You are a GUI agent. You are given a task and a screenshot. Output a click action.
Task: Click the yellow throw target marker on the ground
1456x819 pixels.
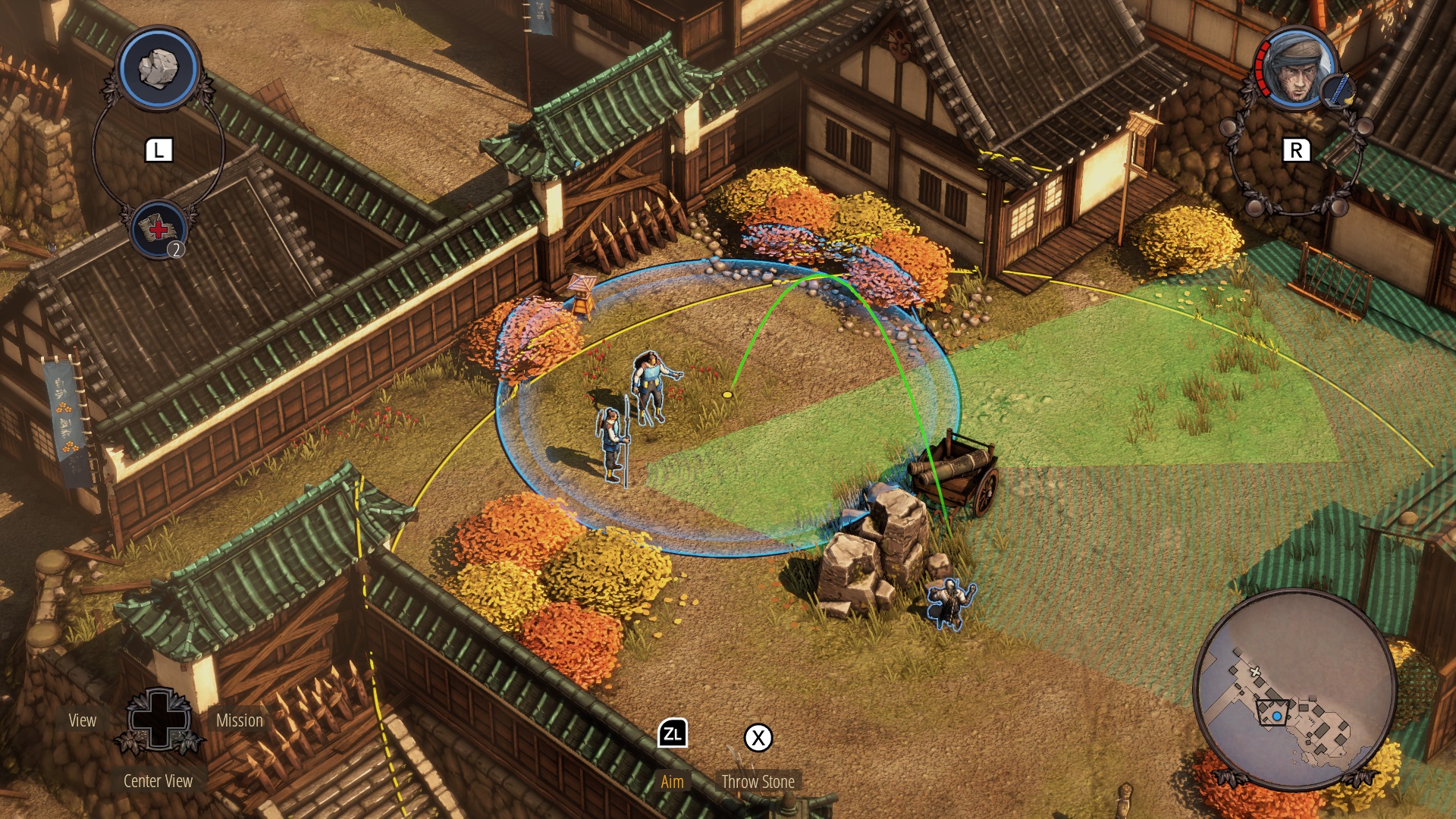728,394
